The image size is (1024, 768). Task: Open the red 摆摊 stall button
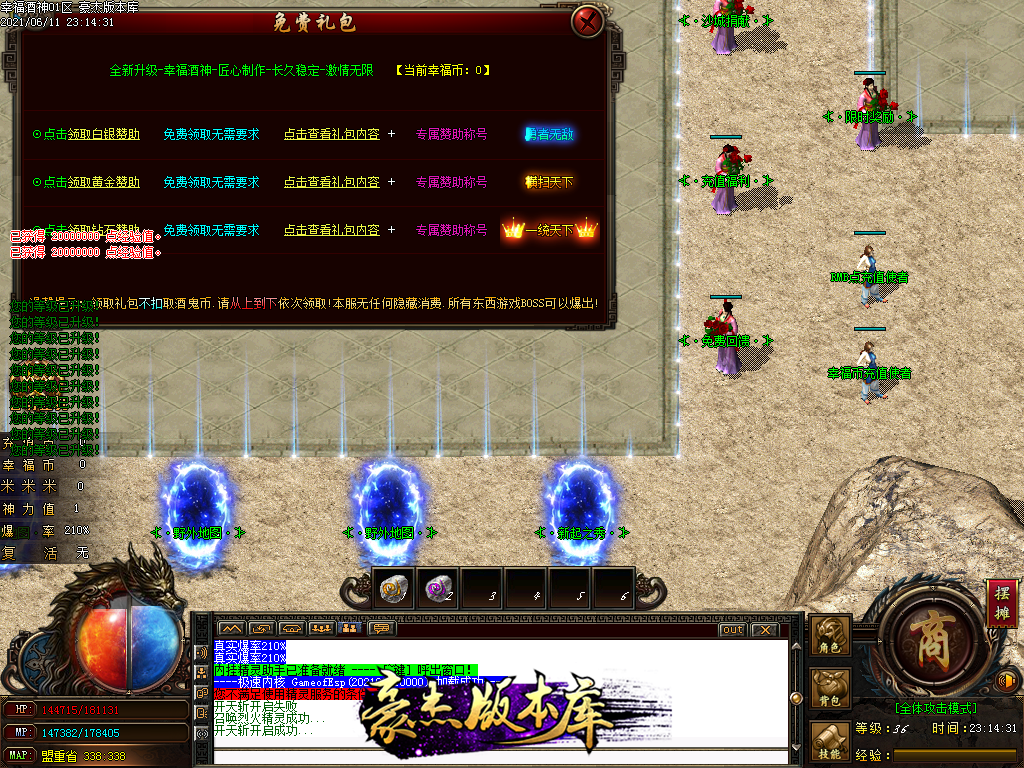point(1002,602)
